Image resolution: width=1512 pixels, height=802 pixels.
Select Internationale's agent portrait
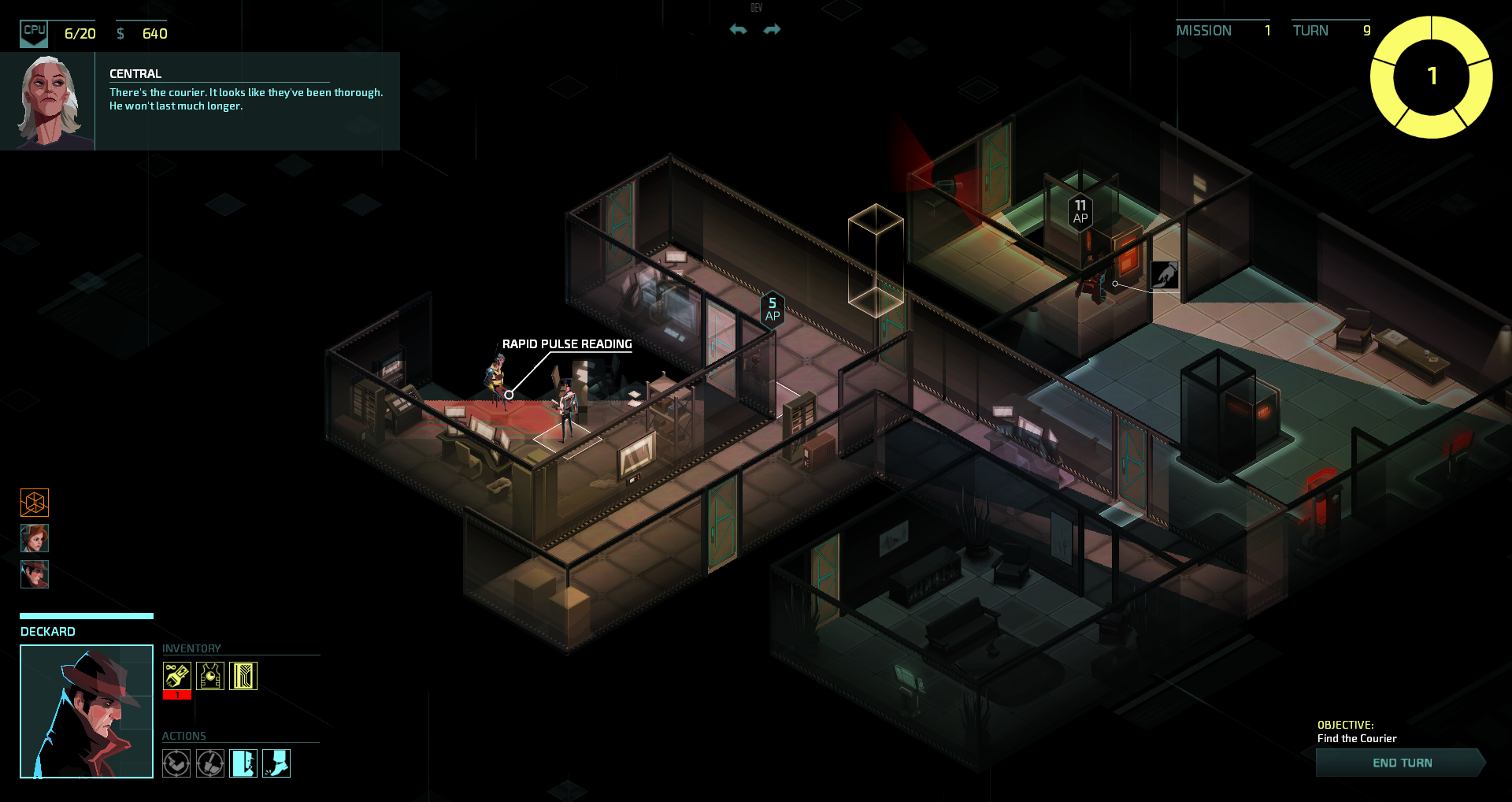pyautogui.click(x=34, y=538)
